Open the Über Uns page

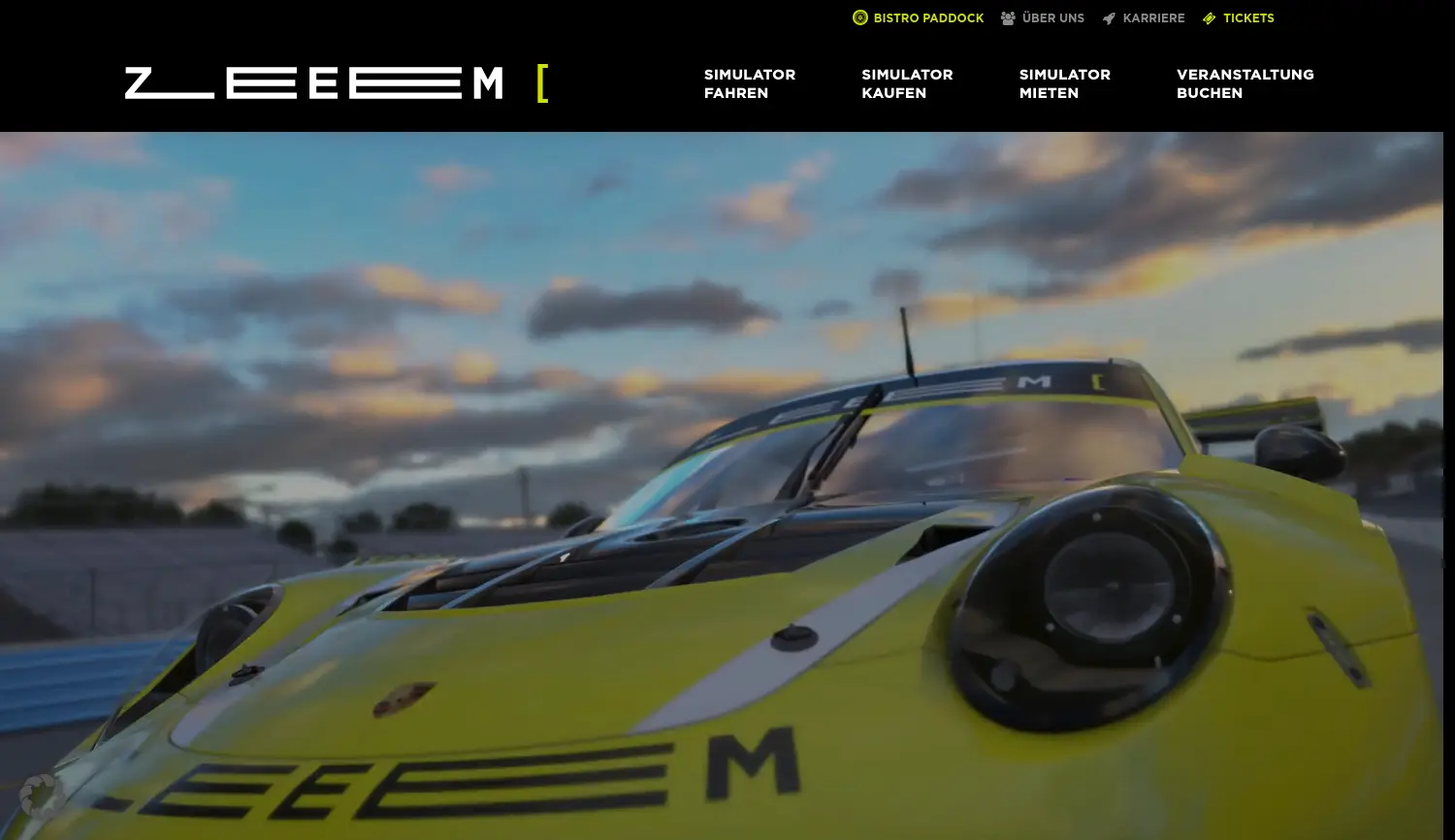[1053, 17]
